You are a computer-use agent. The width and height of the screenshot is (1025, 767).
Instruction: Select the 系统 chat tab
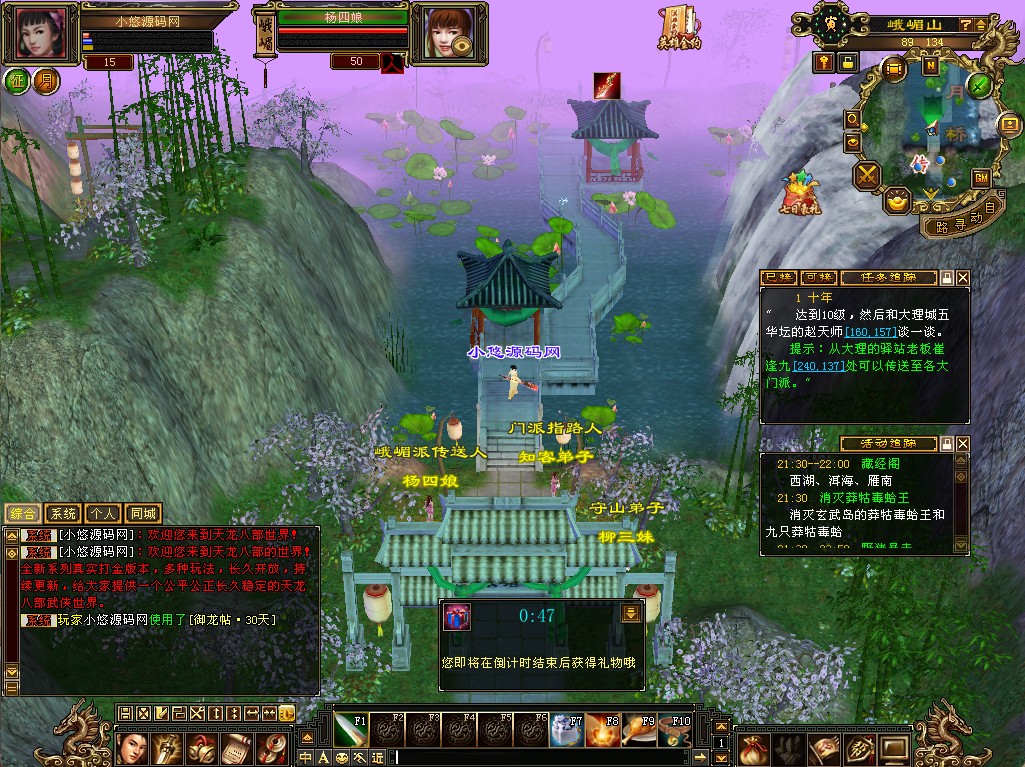(x=64, y=513)
